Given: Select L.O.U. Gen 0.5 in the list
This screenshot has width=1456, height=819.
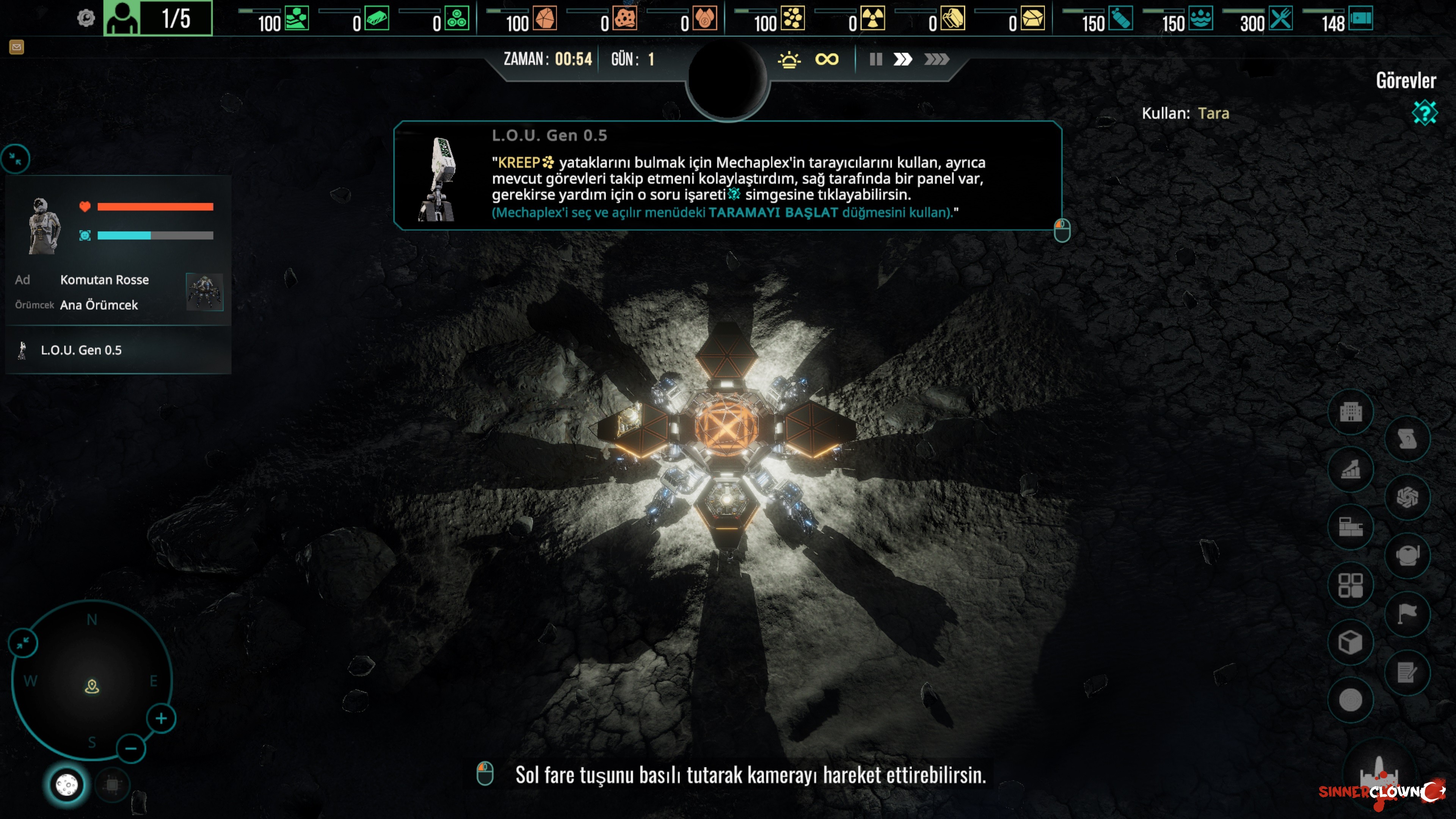Looking at the screenshot, I should [81, 350].
